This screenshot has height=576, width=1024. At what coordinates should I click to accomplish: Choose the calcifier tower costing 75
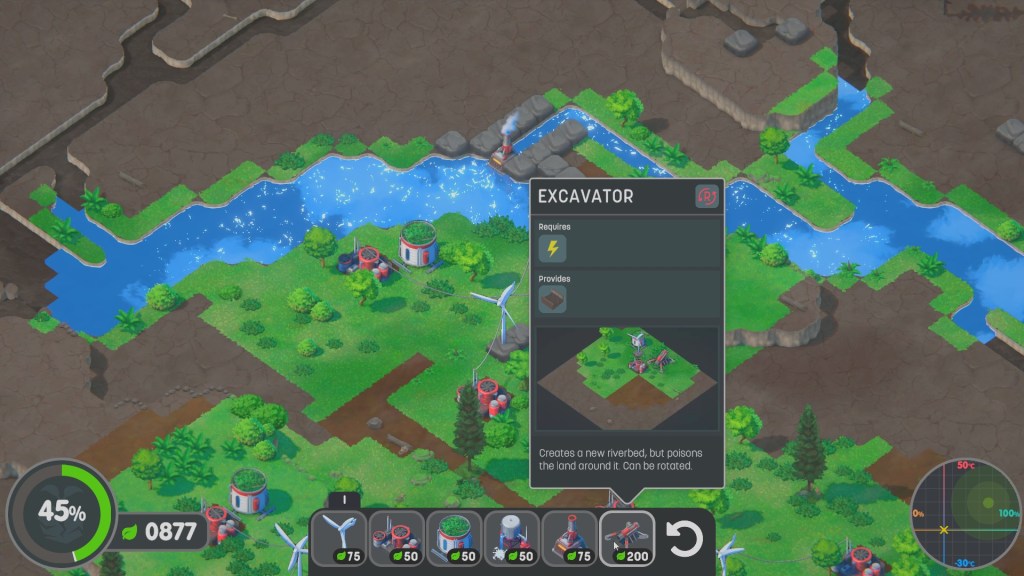coord(570,539)
